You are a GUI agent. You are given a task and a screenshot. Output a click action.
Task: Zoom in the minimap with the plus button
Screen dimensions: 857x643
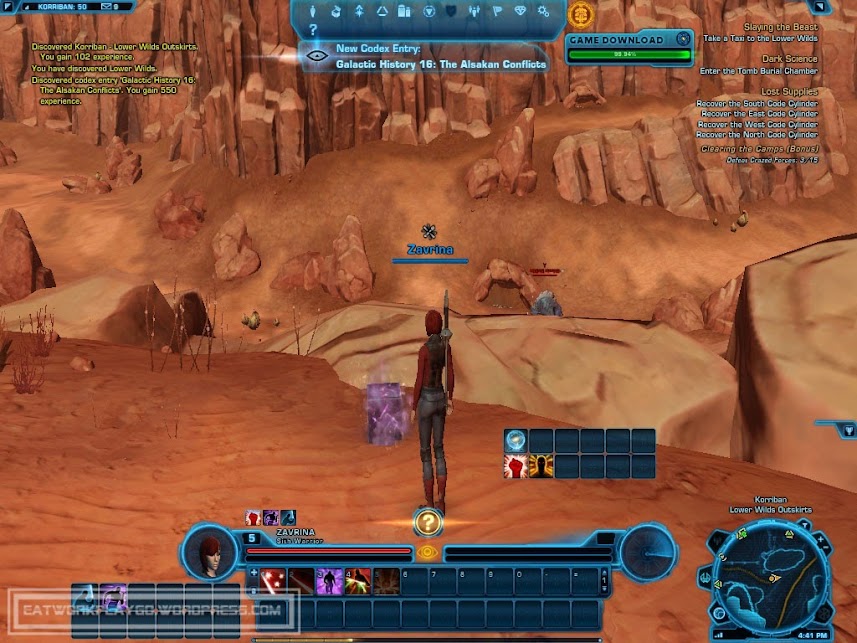[x=823, y=539]
